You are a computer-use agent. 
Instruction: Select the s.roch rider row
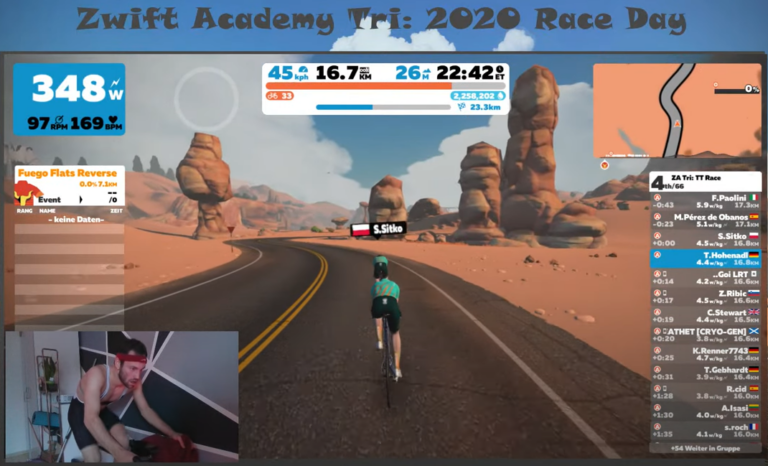coord(705,430)
